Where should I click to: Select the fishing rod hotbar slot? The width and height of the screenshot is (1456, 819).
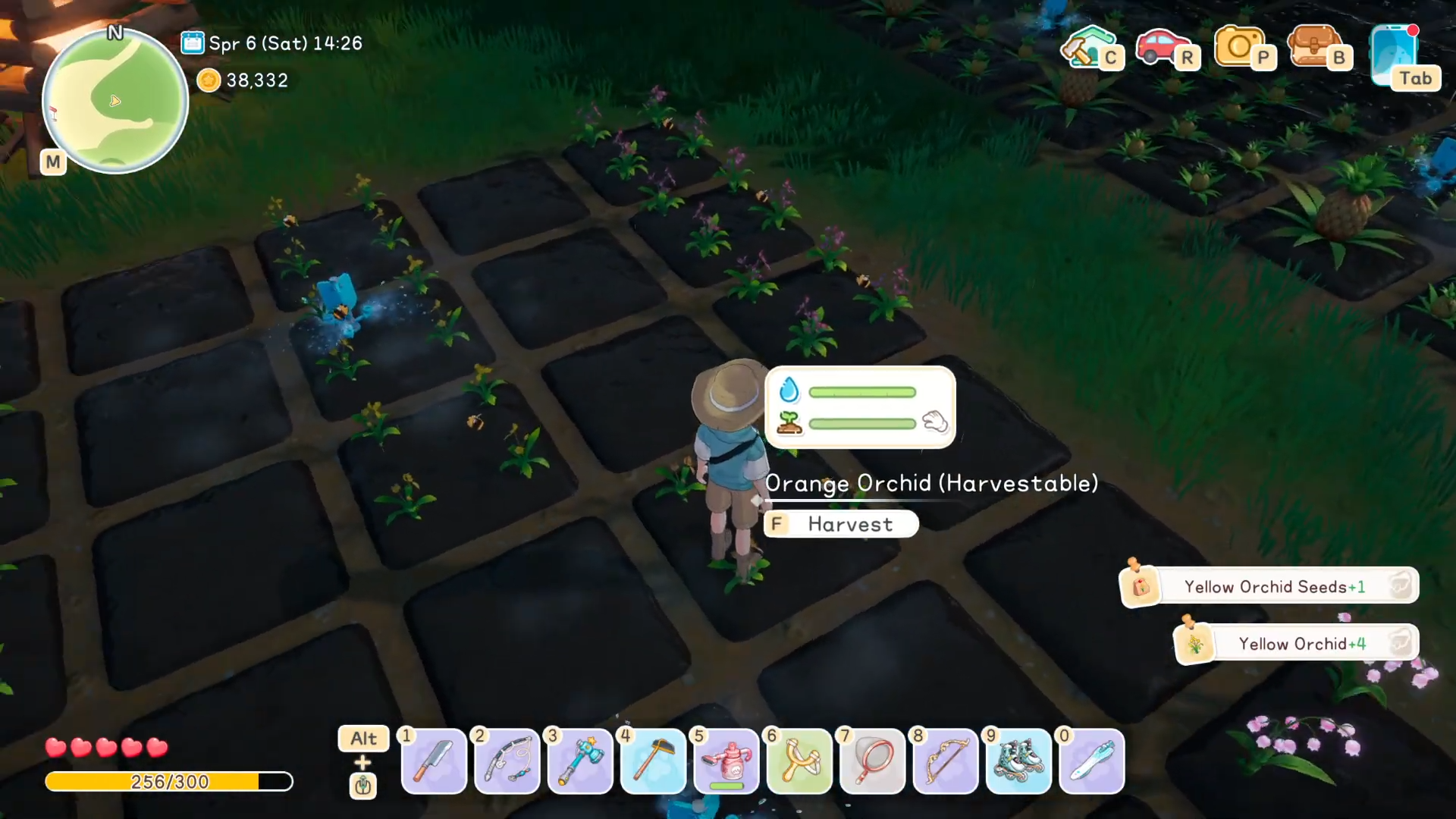pyautogui.click(x=507, y=761)
